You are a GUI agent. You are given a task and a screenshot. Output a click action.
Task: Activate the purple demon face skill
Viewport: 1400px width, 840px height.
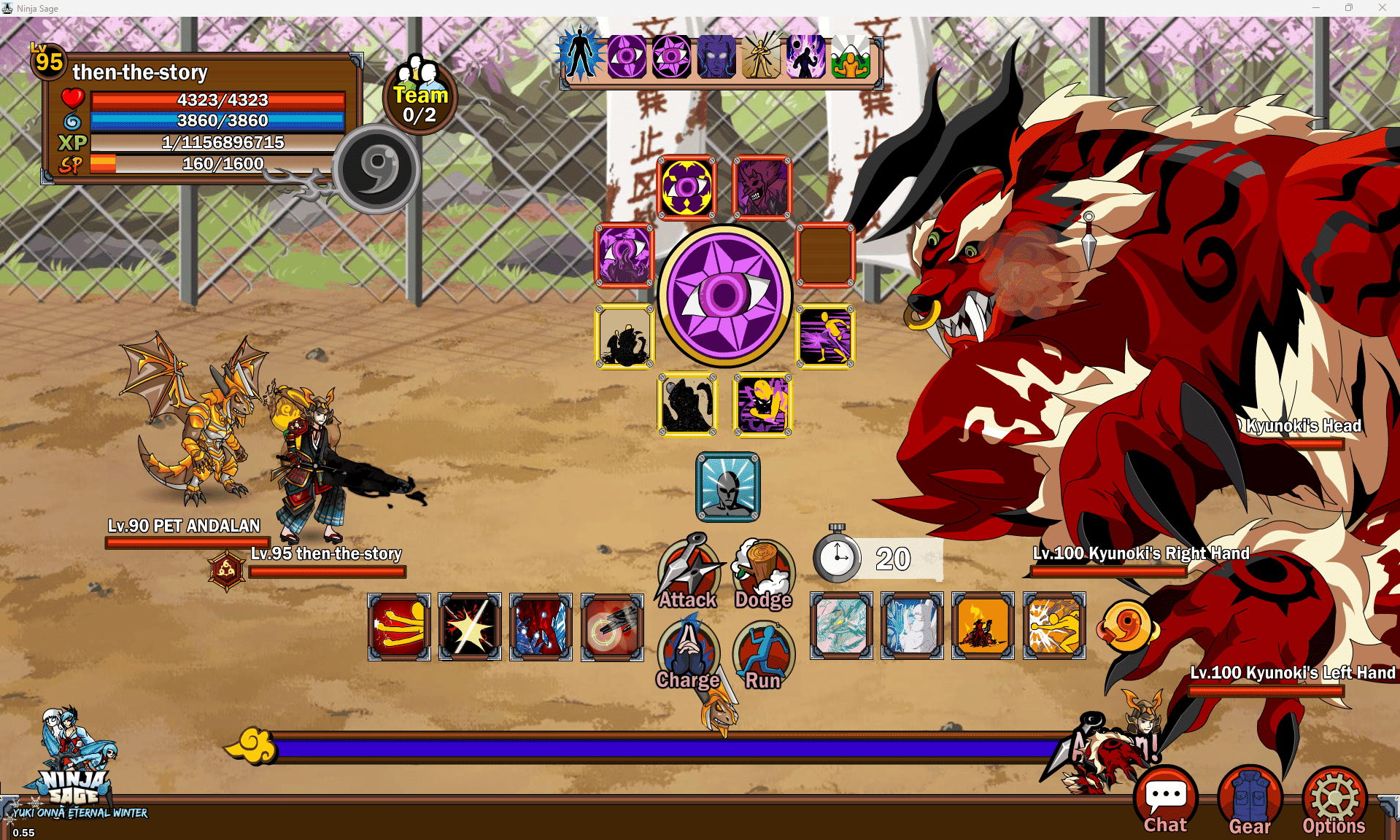pos(762,187)
